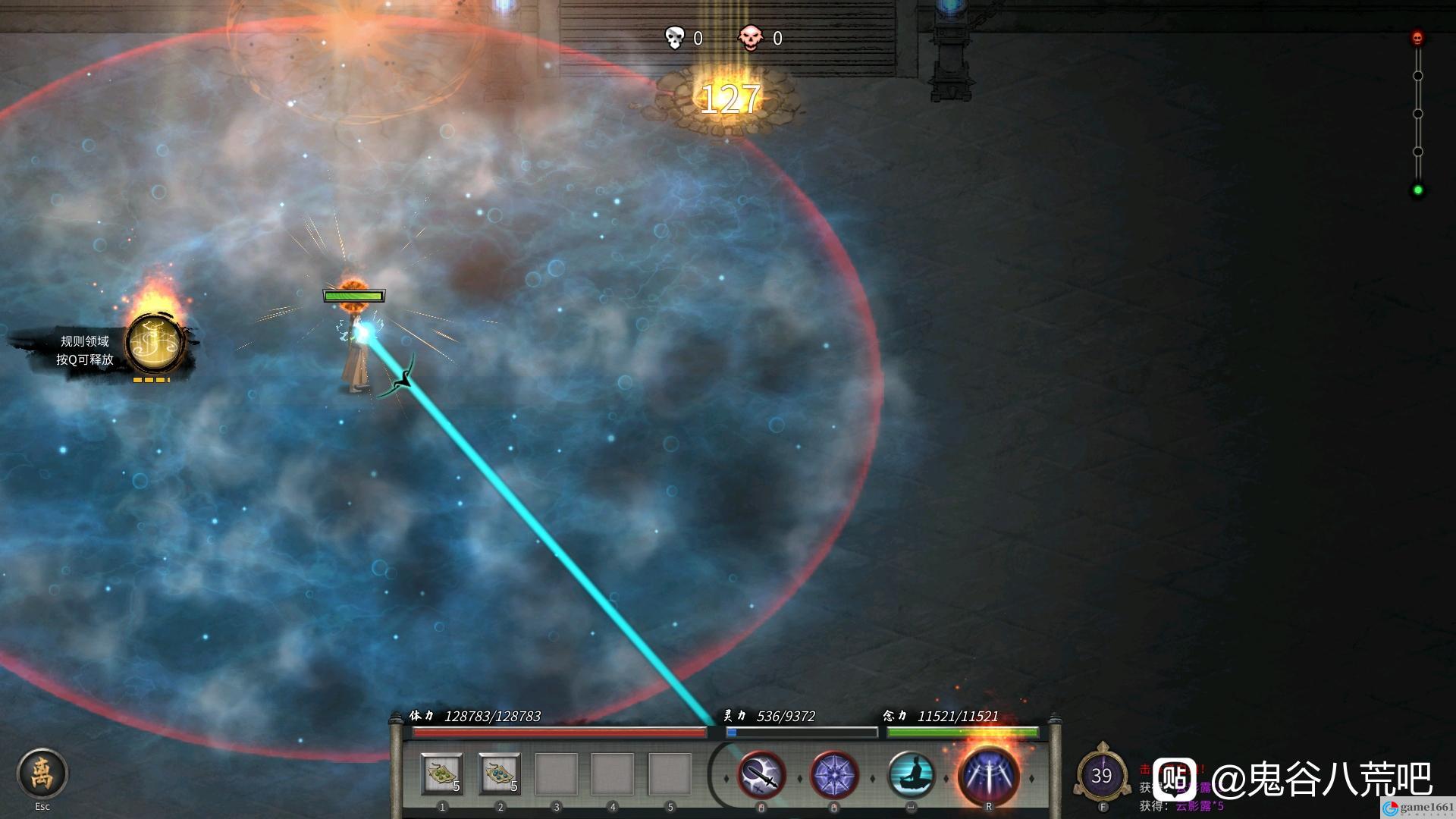
Task: Select the purple eight-point star skill
Action: pyautogui.click(x=834, y=775)
